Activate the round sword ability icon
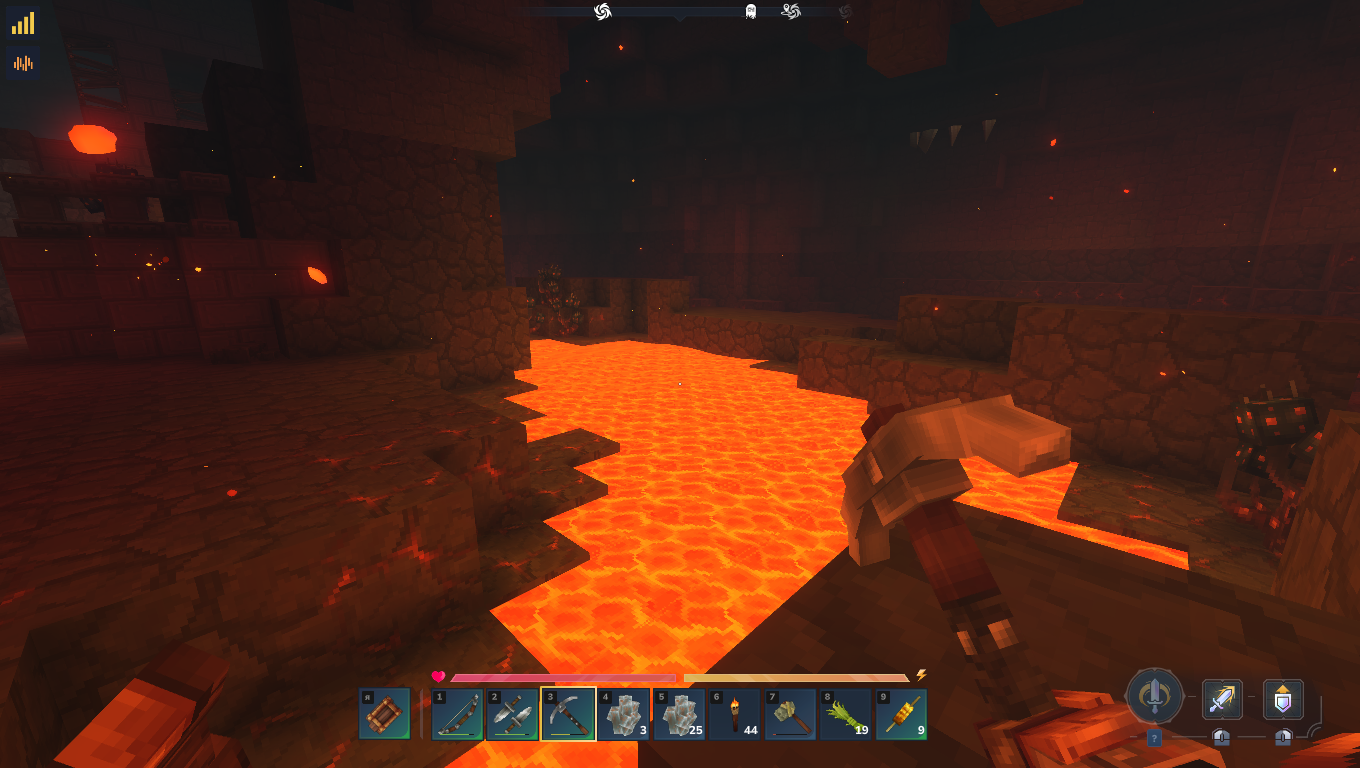 click(x=1155, y=695)
